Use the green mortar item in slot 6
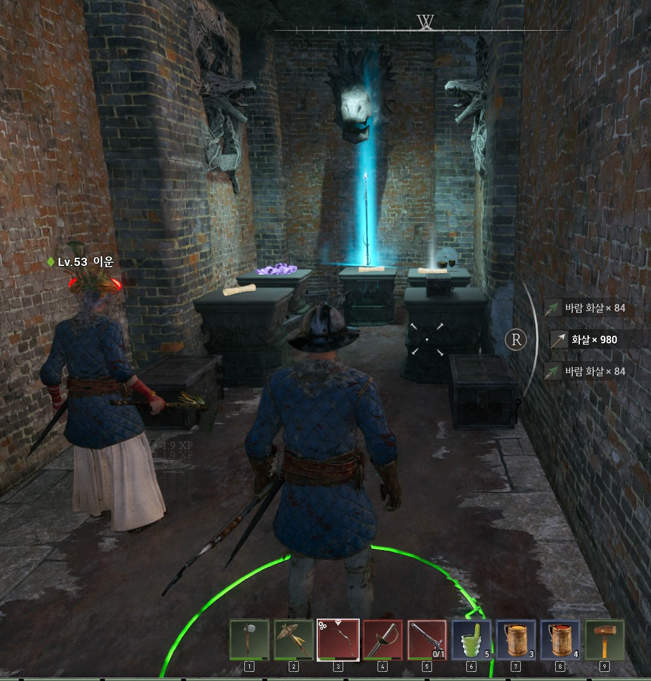651x681 pixels. pos(471,639)
